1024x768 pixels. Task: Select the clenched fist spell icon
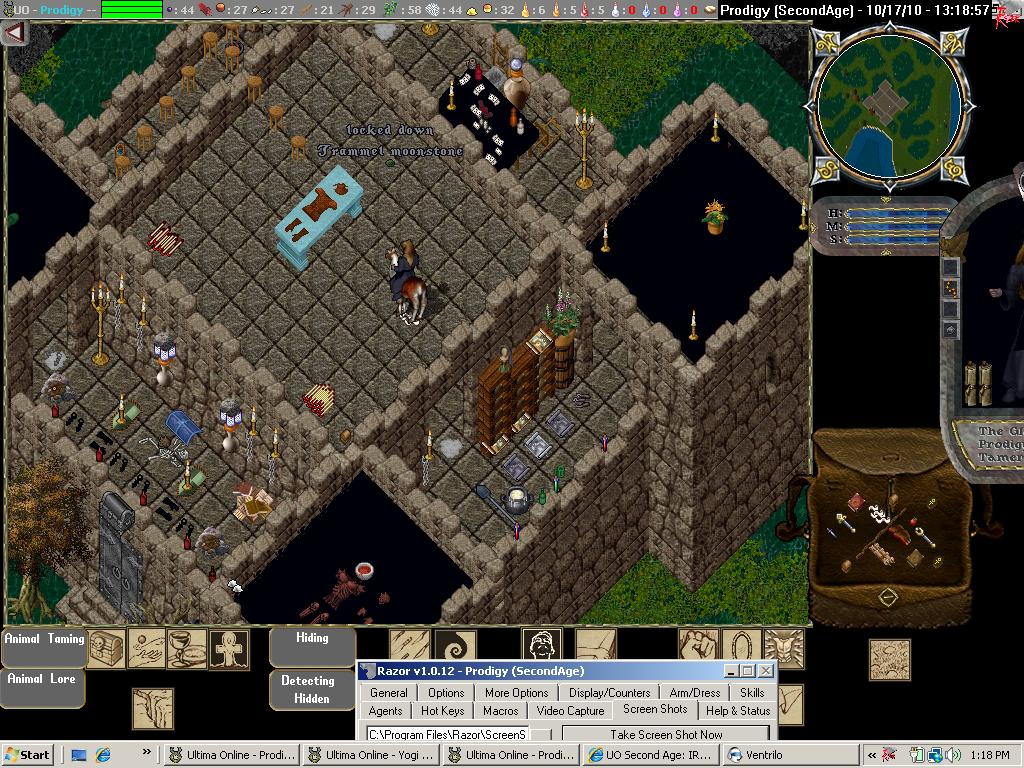pyautogui.click(x=699, y=647)
